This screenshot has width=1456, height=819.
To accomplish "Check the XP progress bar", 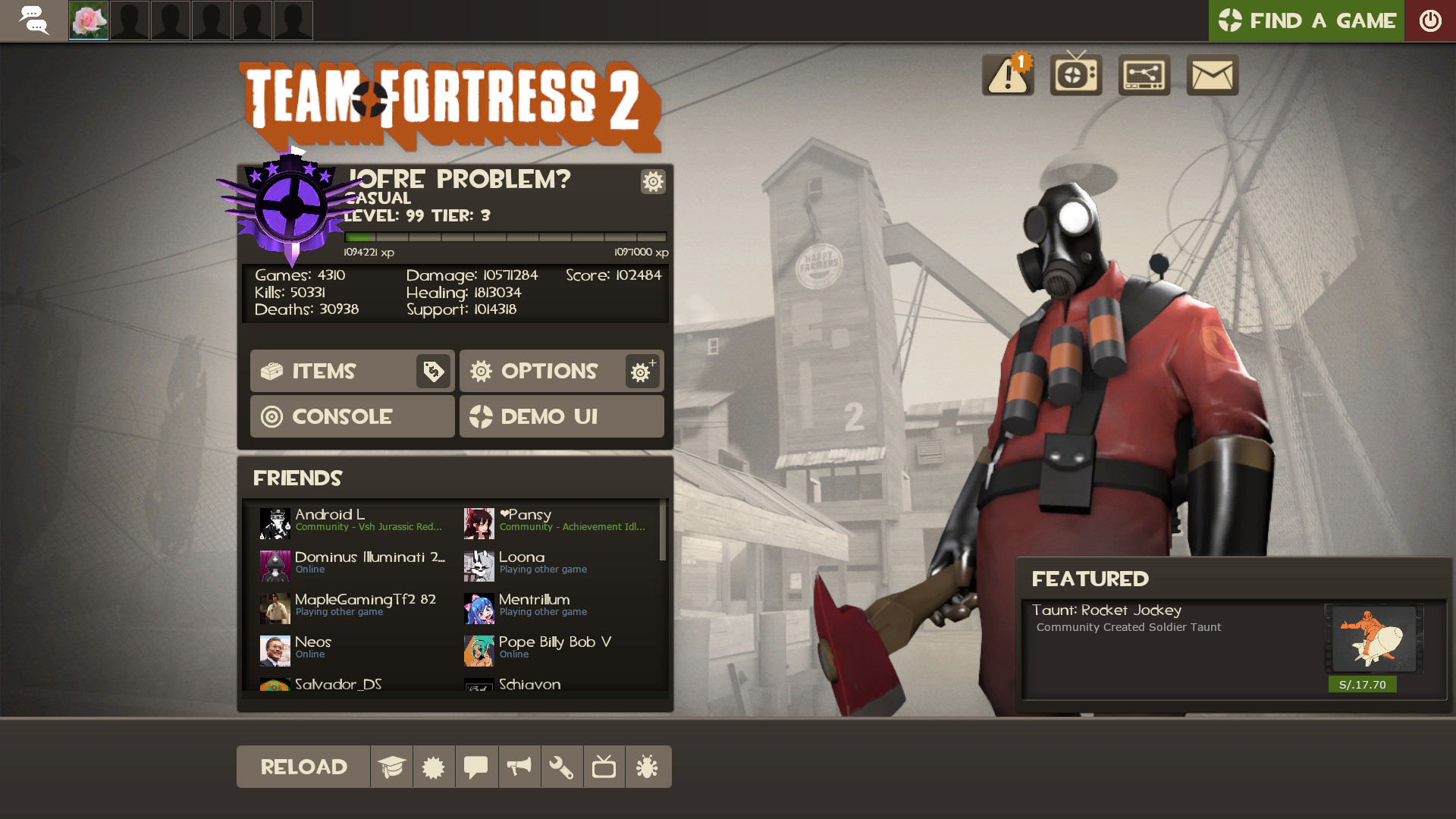I will (x=504, y=237).
